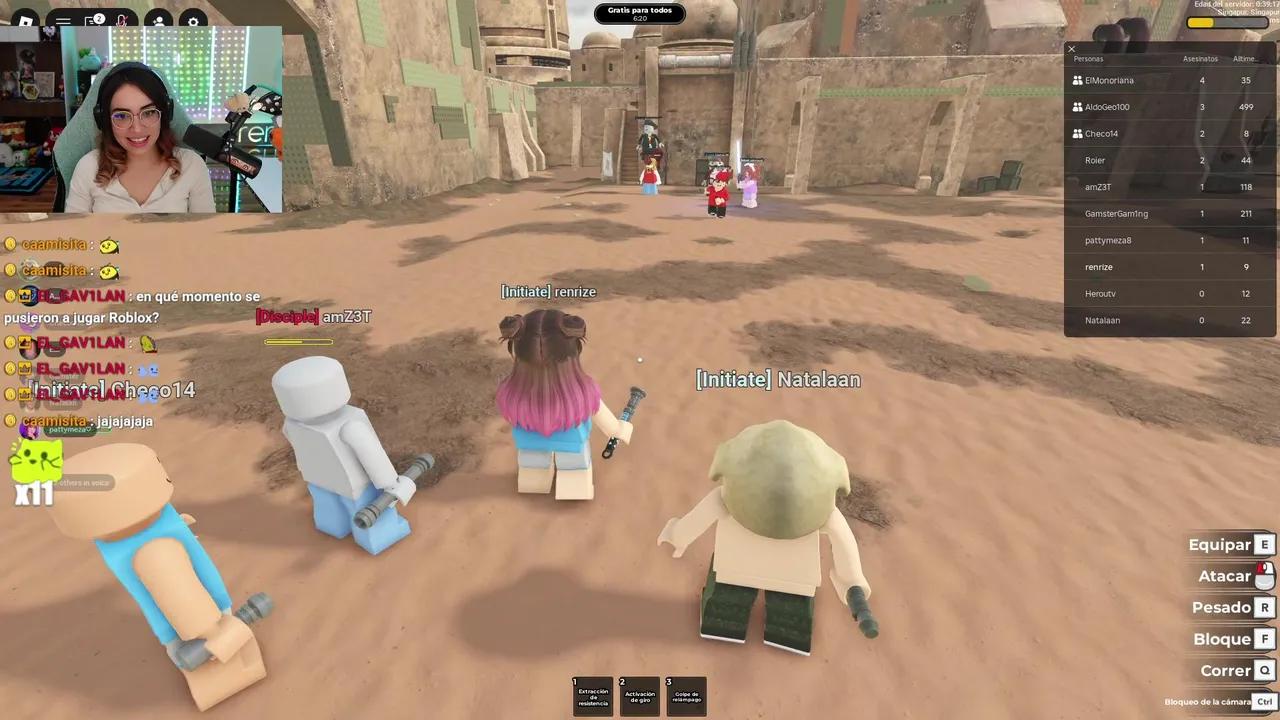Image resolution: width=1280 pixels, height=720 pixels.
Task: Open the Roblox settings gear
Action: [x=193, y=22]
